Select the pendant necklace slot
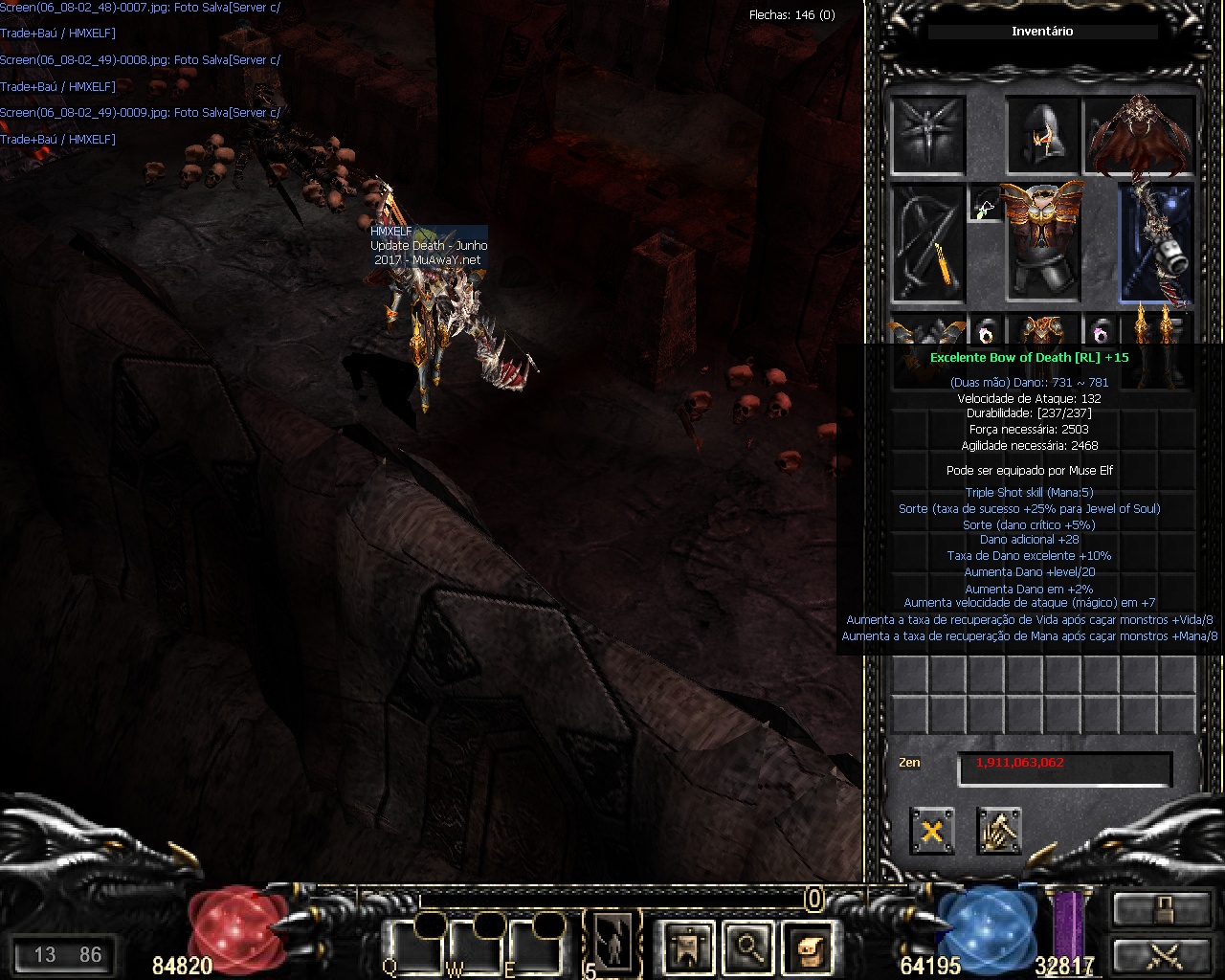Image resolution: width=1225 pixels, height=980 pixels. 986,204
